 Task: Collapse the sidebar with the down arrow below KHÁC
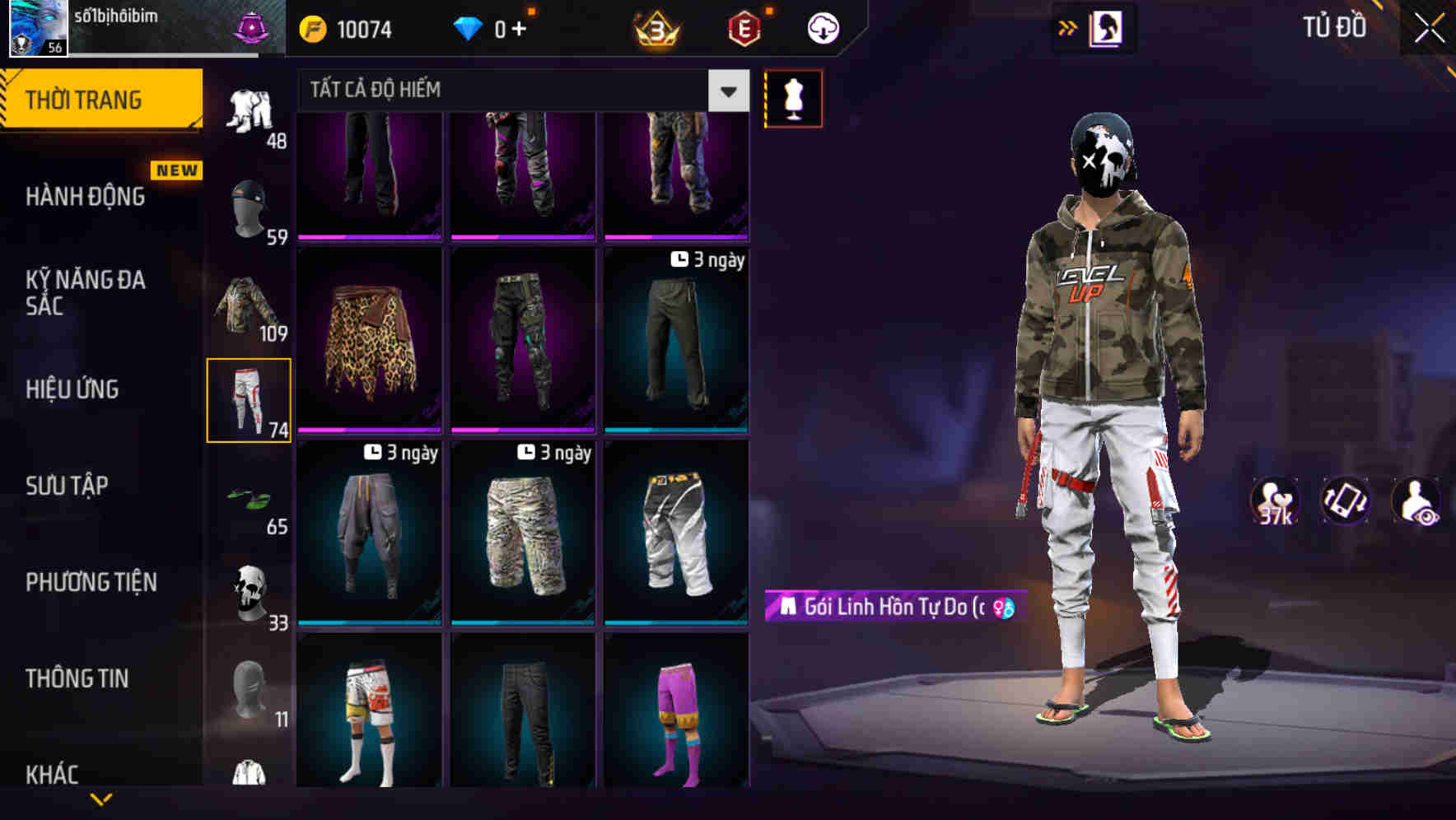click(101, 800)
